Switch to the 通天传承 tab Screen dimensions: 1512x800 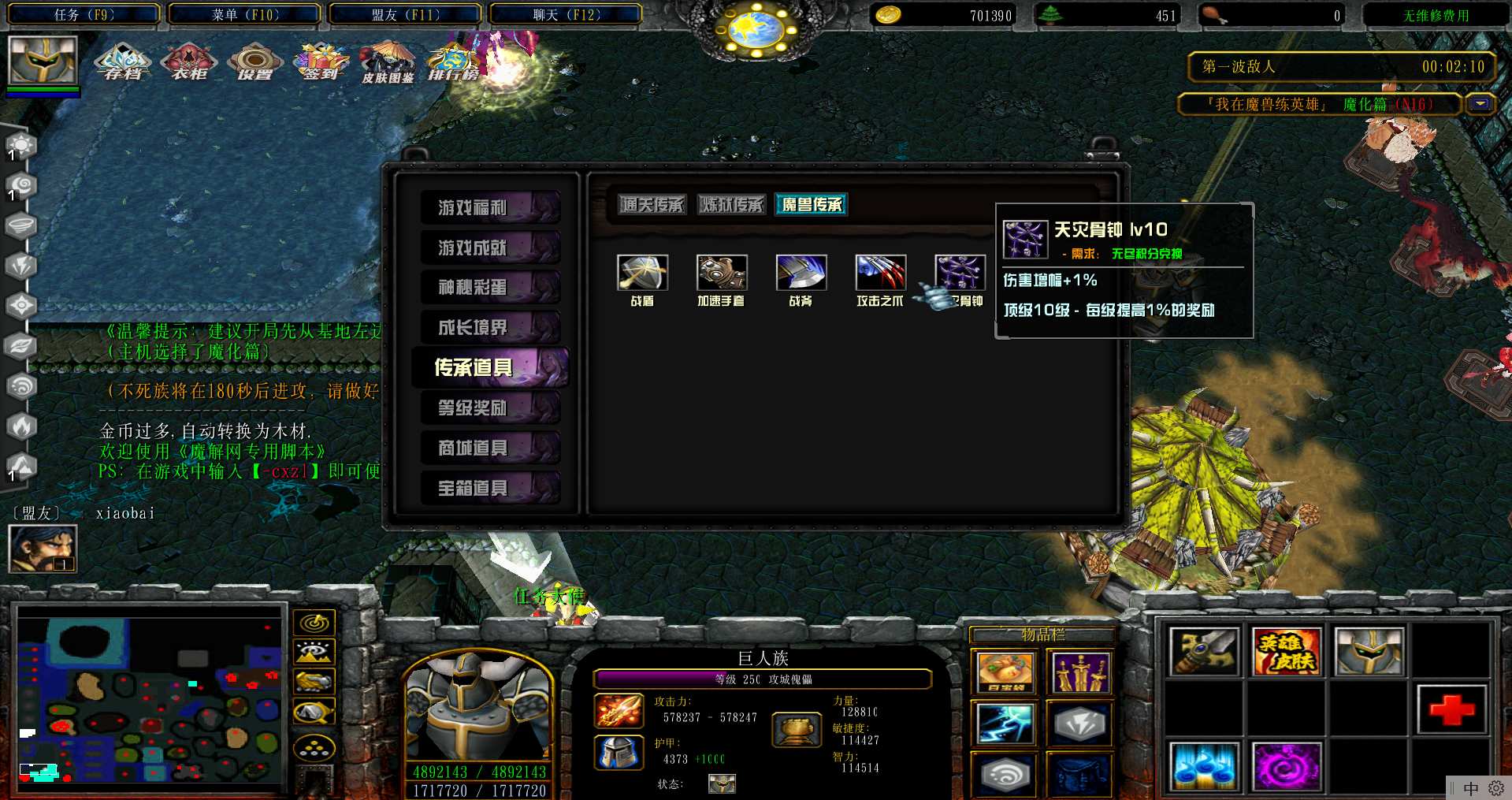tap(652, 205)
